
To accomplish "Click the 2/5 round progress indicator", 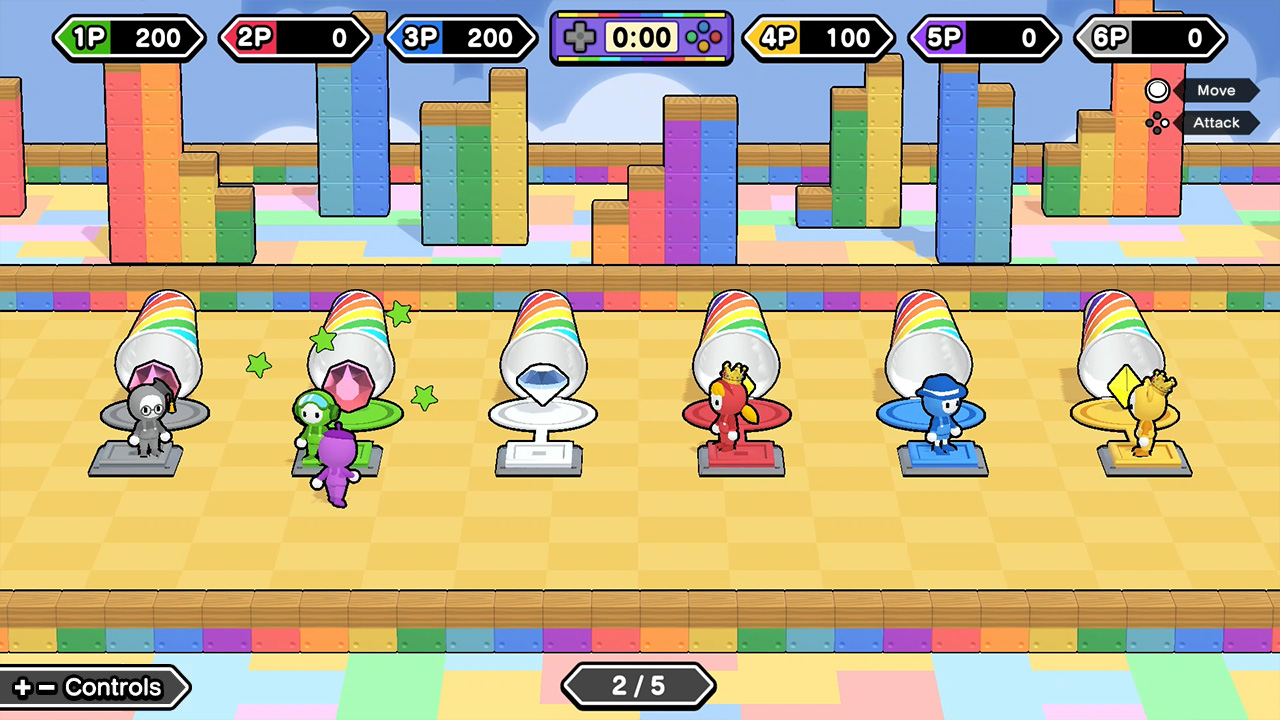I will tap(639, 686).
